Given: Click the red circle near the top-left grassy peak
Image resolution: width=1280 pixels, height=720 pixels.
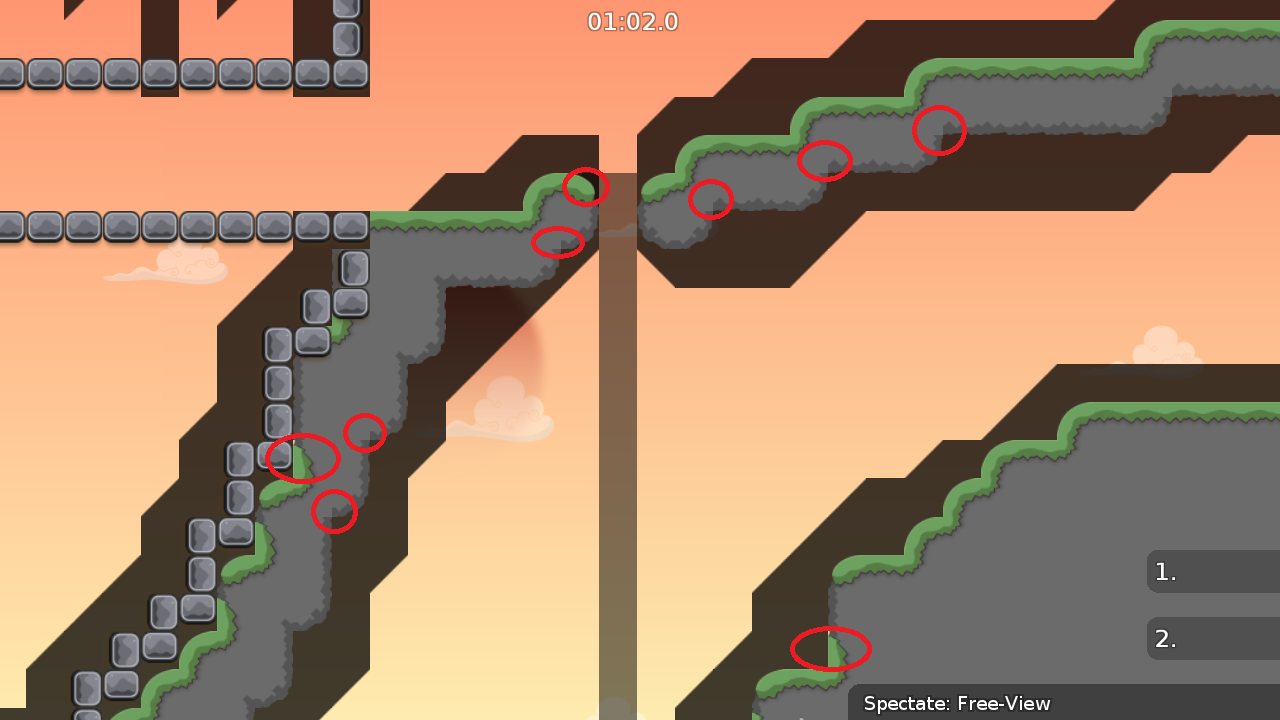Looking at the screenshot, I should click(x=586, y=185).
